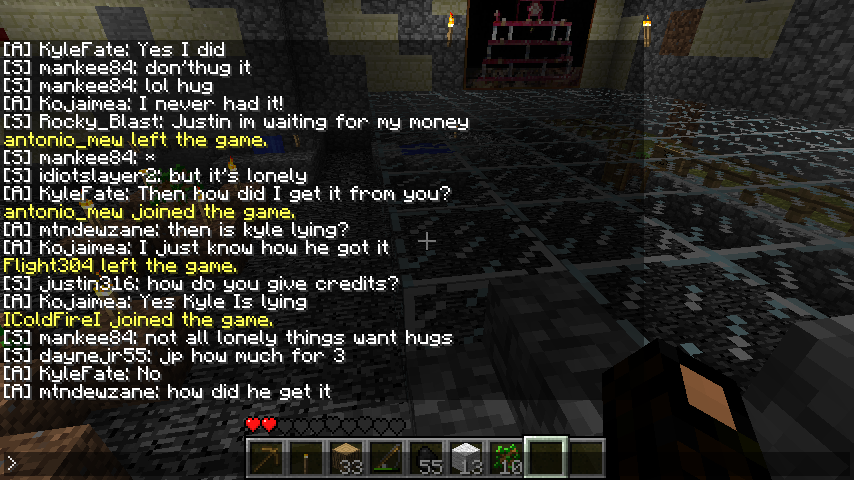Select the wooden pickaxe hotbar slot

pos(266,459)
